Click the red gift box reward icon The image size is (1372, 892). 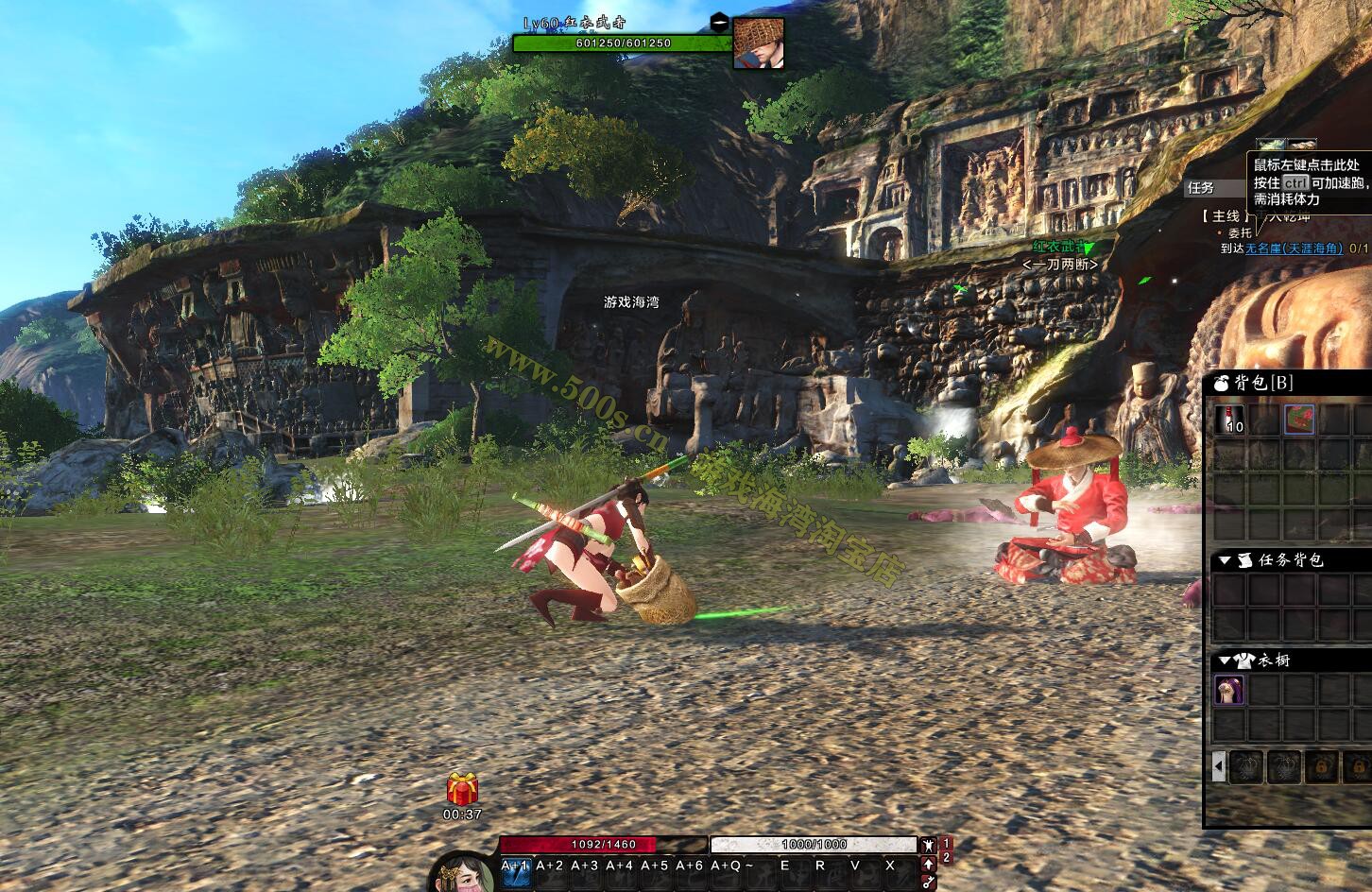tap(463, 789)
